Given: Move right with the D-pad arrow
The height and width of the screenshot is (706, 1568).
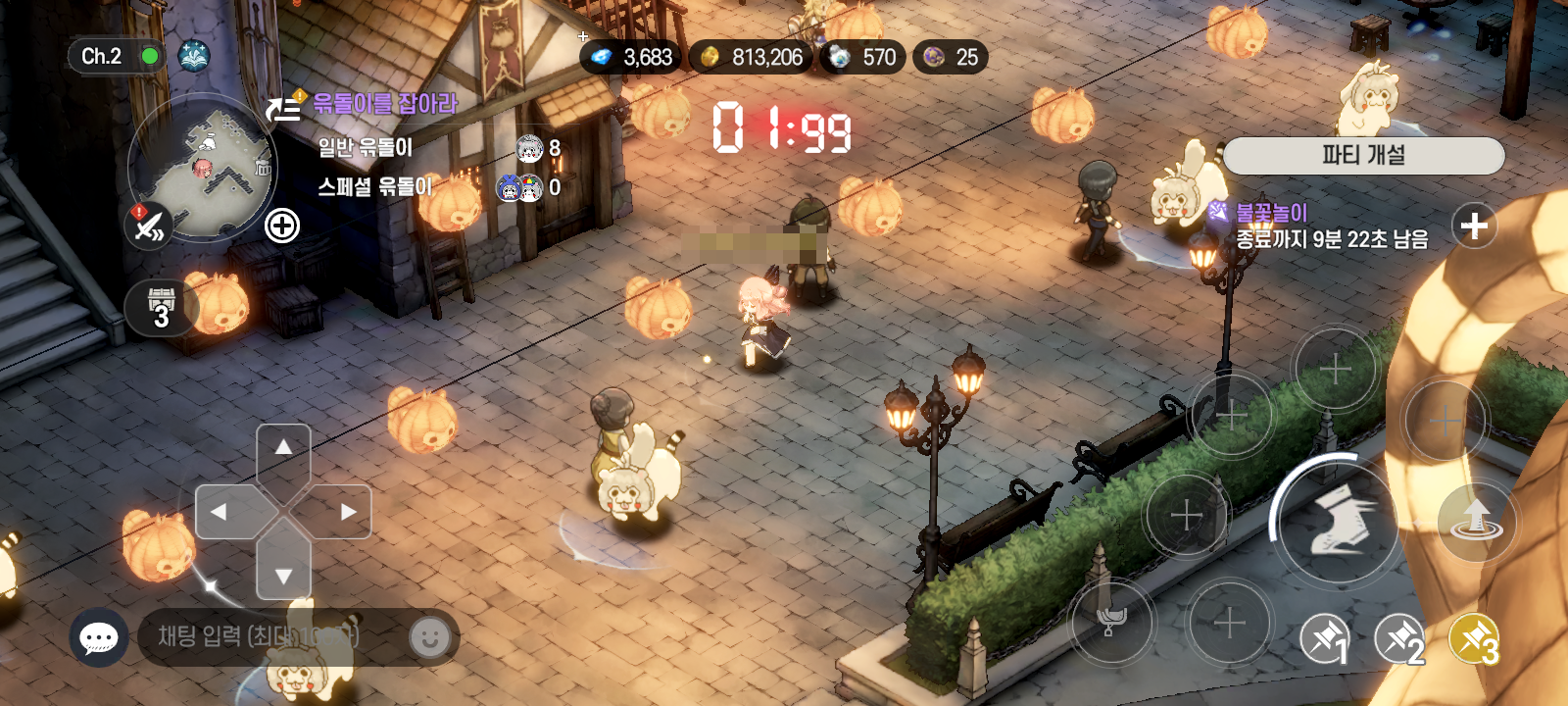Looking at the screenshot, I should tap(348, 512).
